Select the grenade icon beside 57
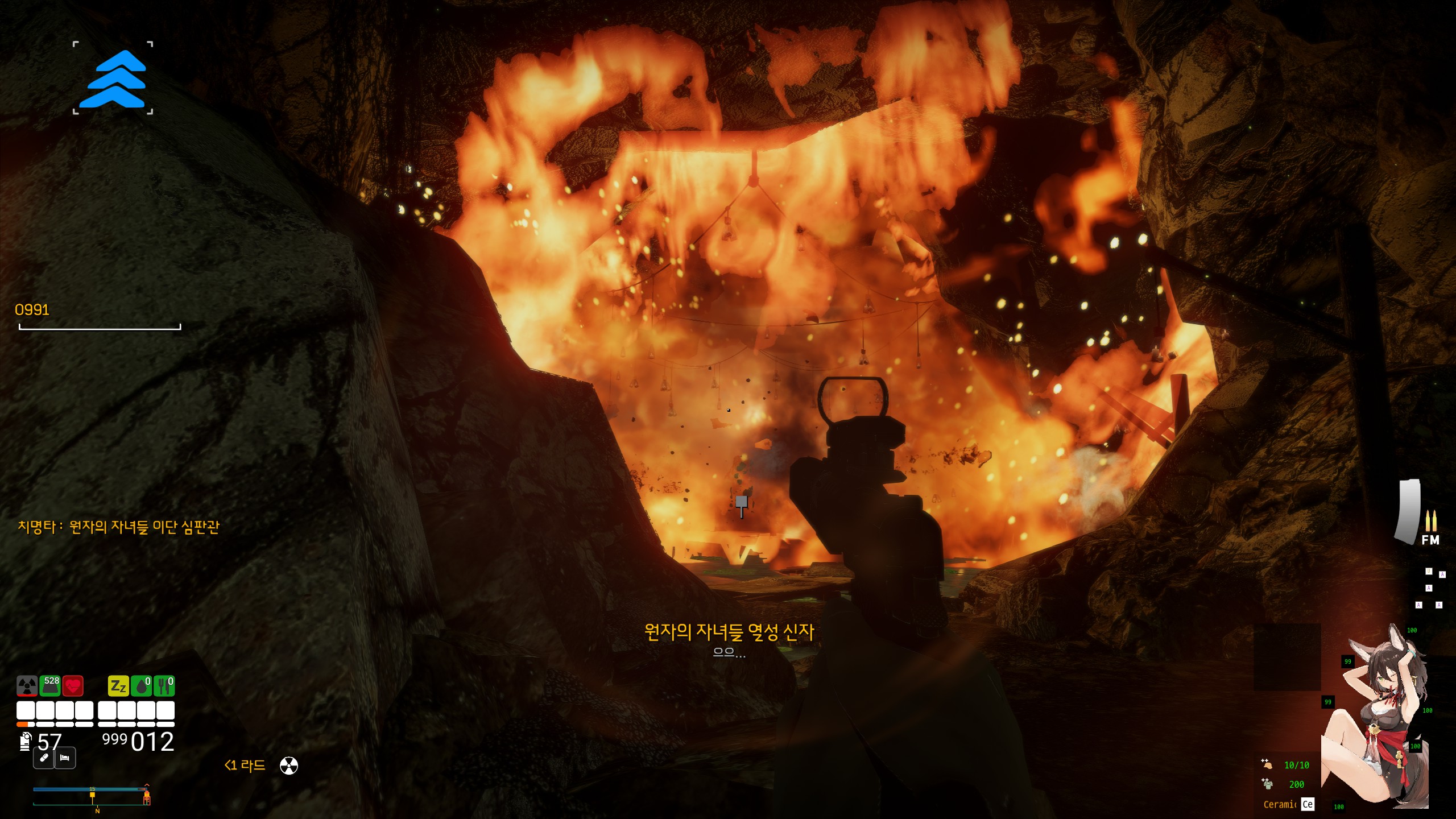 25,742
